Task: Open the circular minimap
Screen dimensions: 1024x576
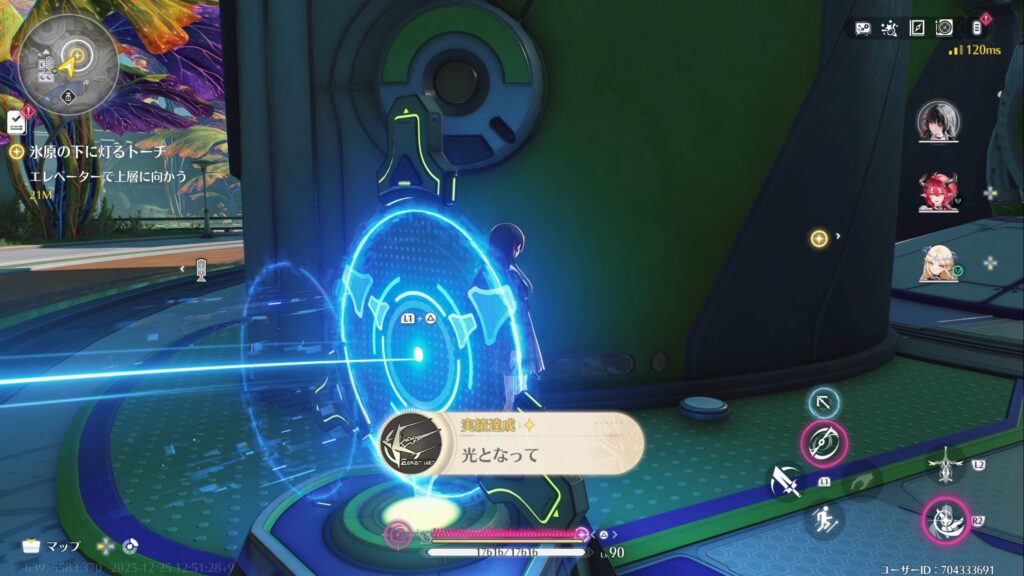Action: point(68,62)
